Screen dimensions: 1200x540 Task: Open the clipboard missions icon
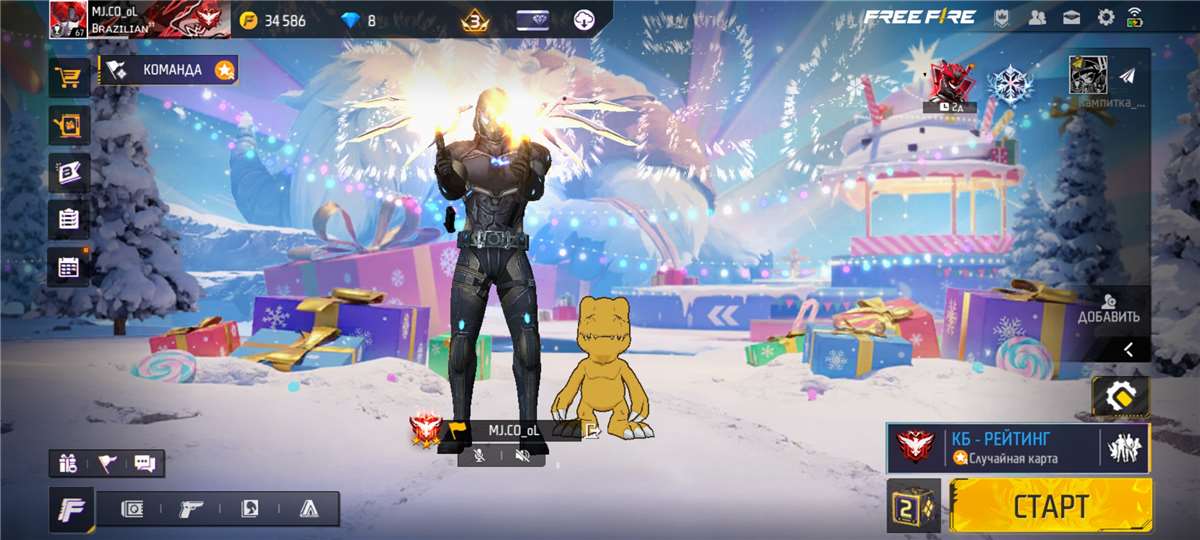pos(69,219)
